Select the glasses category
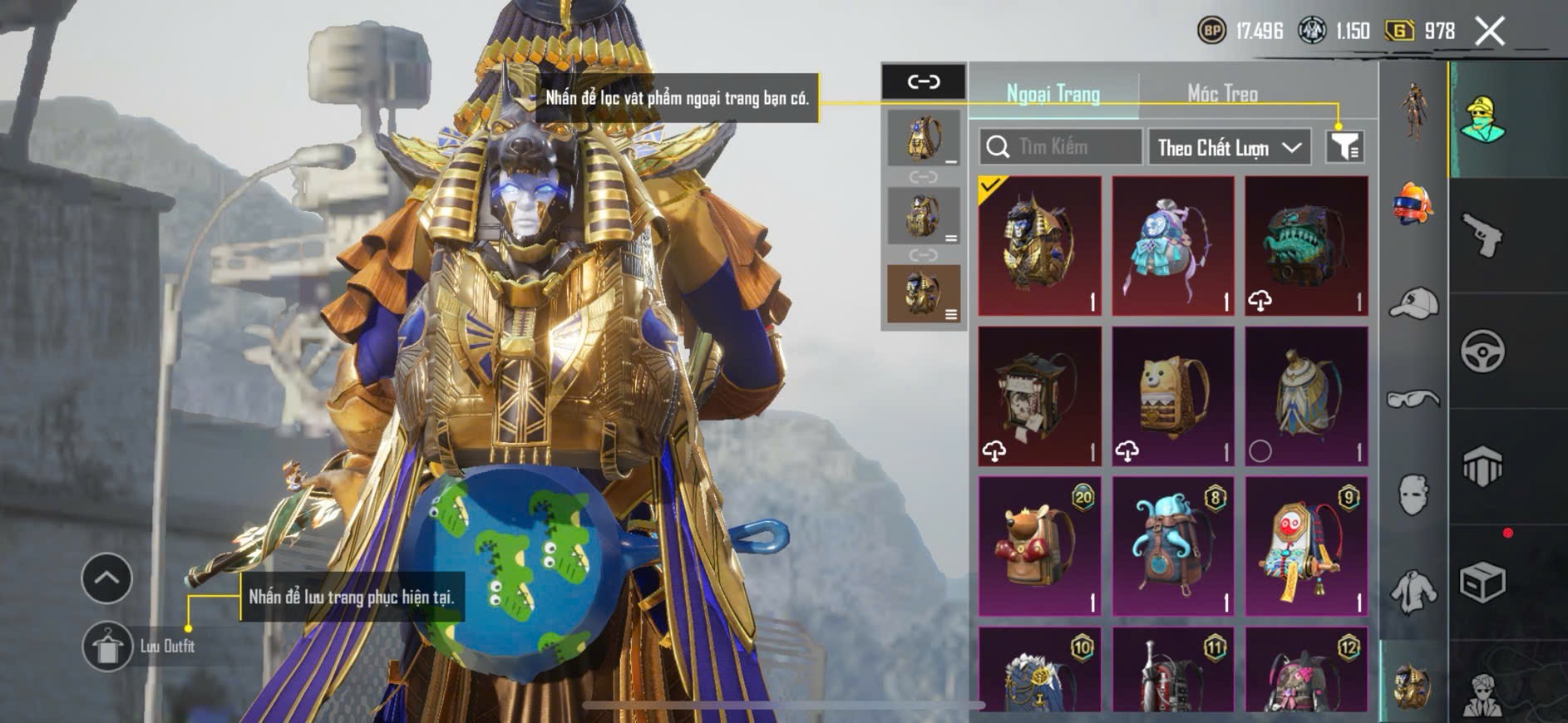1568x723 pixels. [x=1413, y=400]
